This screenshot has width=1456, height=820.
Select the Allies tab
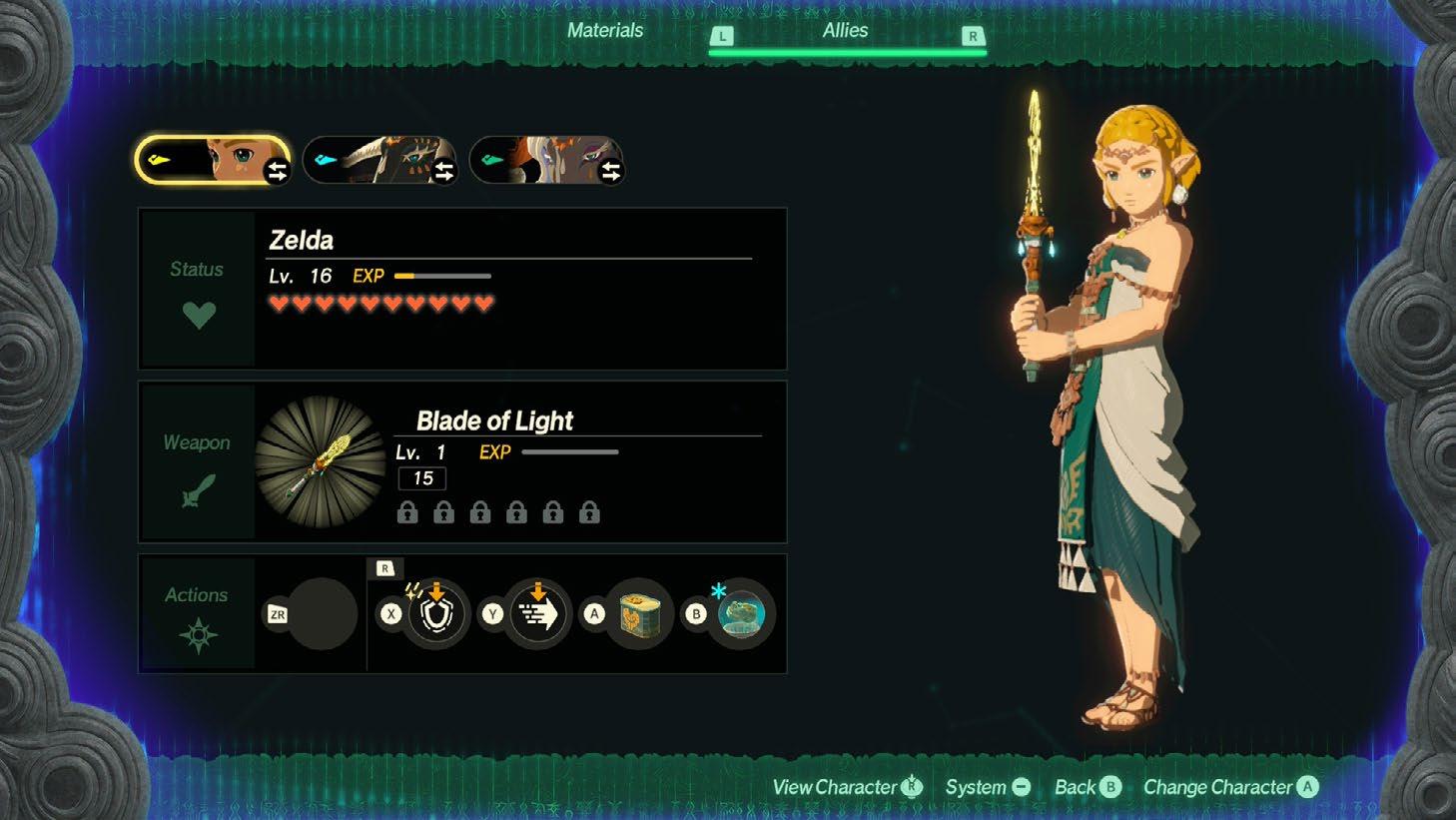(x=845, y=31)
